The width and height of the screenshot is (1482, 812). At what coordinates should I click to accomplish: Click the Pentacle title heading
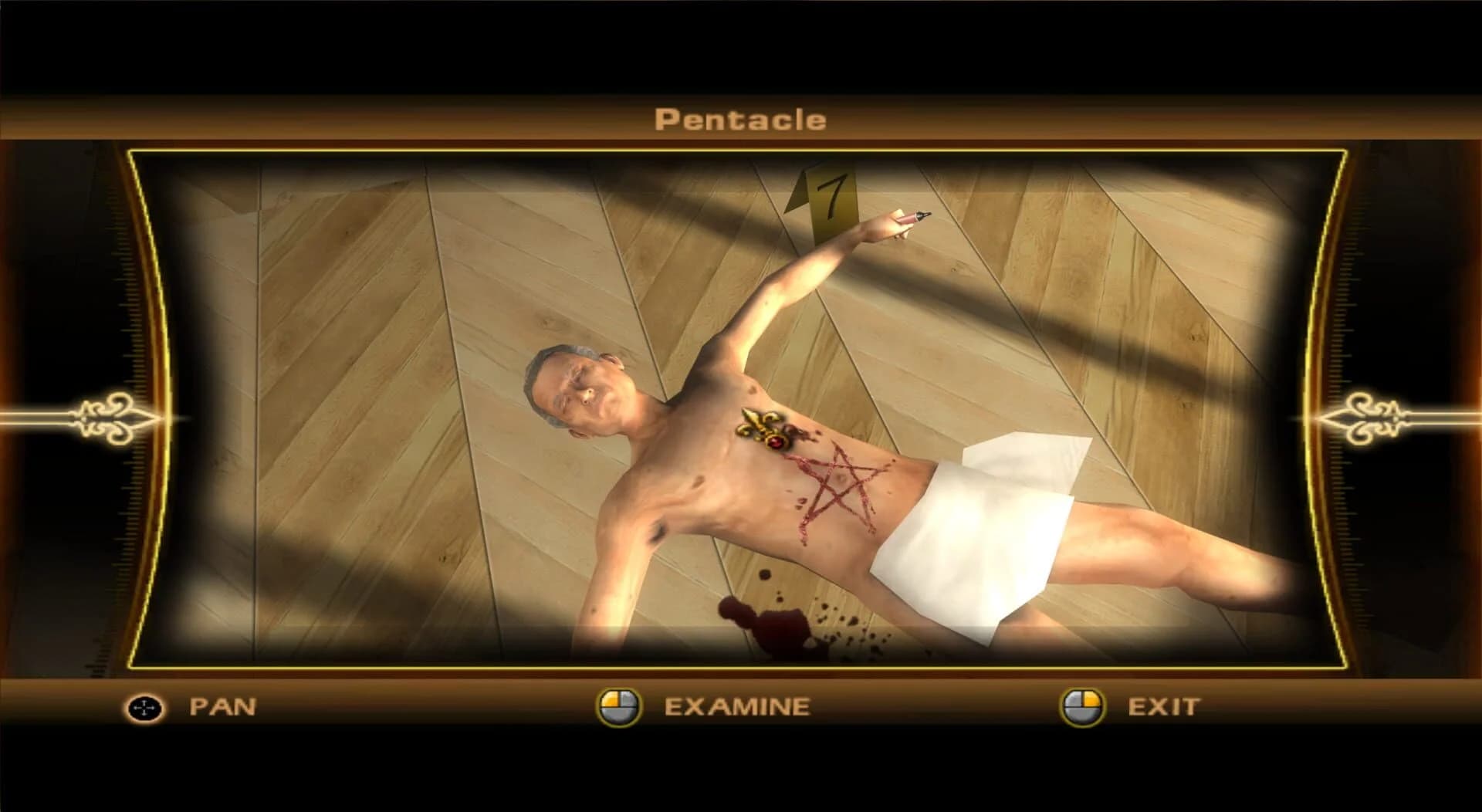[739, 119]
